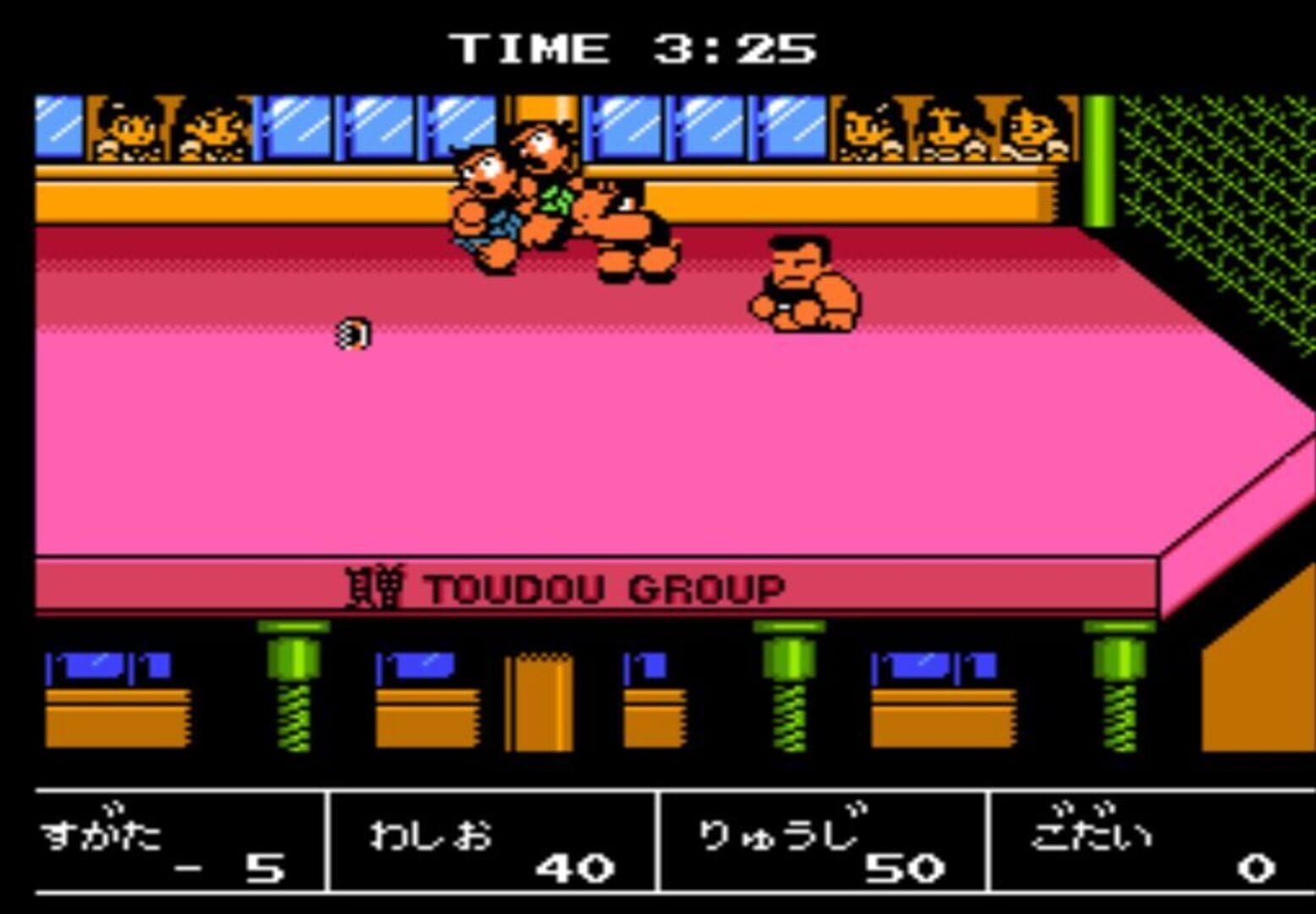Click the small object lying on the ring
Screen dimensions: 1316x914
(354, 334)
